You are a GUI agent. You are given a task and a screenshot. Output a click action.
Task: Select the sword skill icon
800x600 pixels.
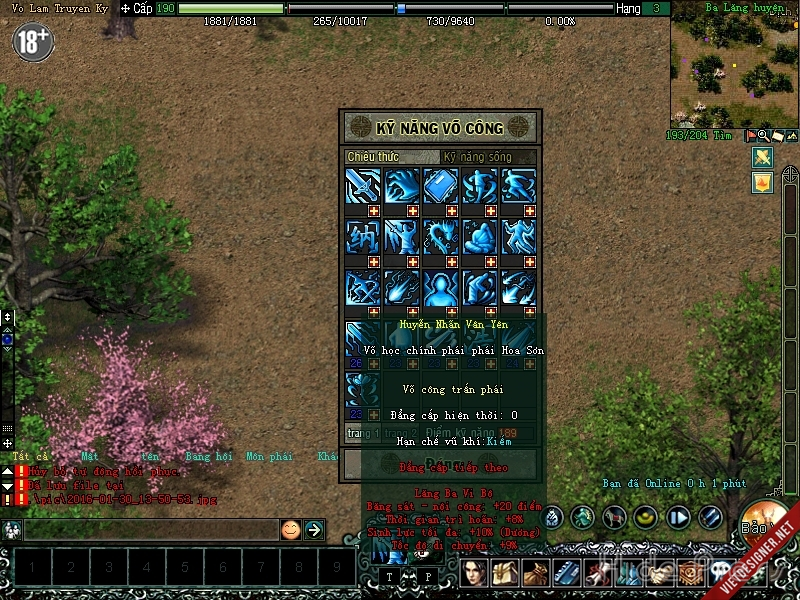click(361, 185)
